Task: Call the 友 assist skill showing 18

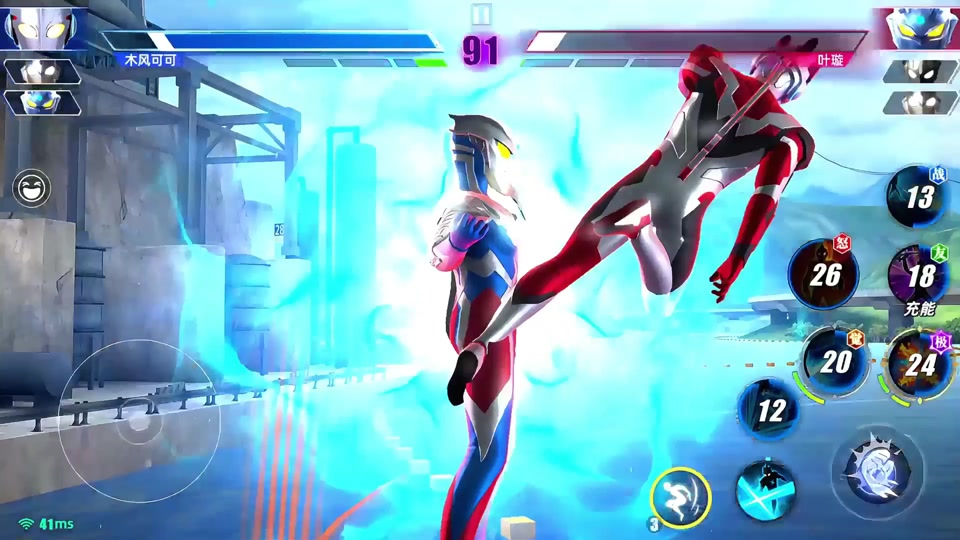Action: pos(919,274)
